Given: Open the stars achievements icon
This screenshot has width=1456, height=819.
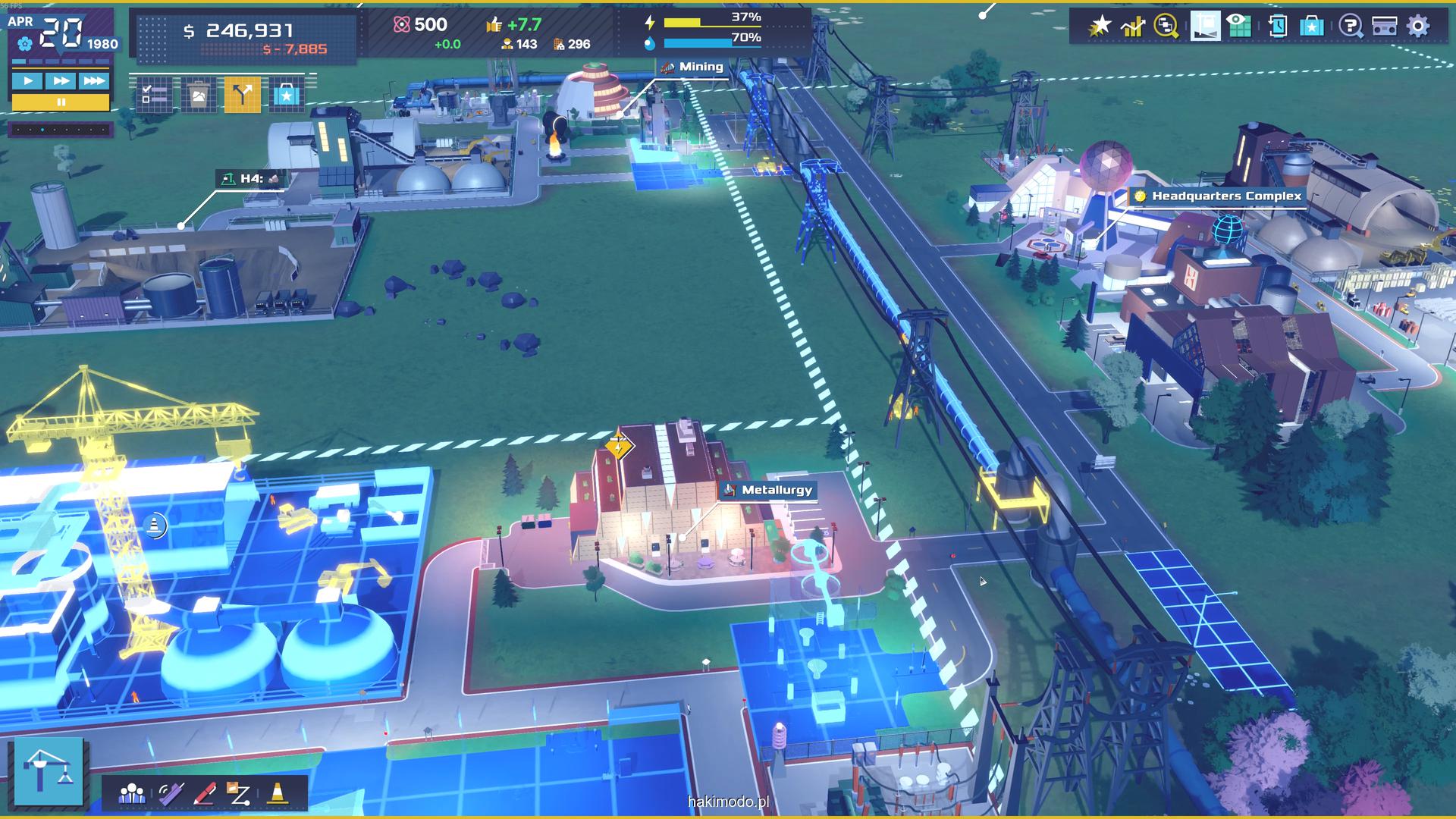Looking at the screenshot, I should point(1099,26).
